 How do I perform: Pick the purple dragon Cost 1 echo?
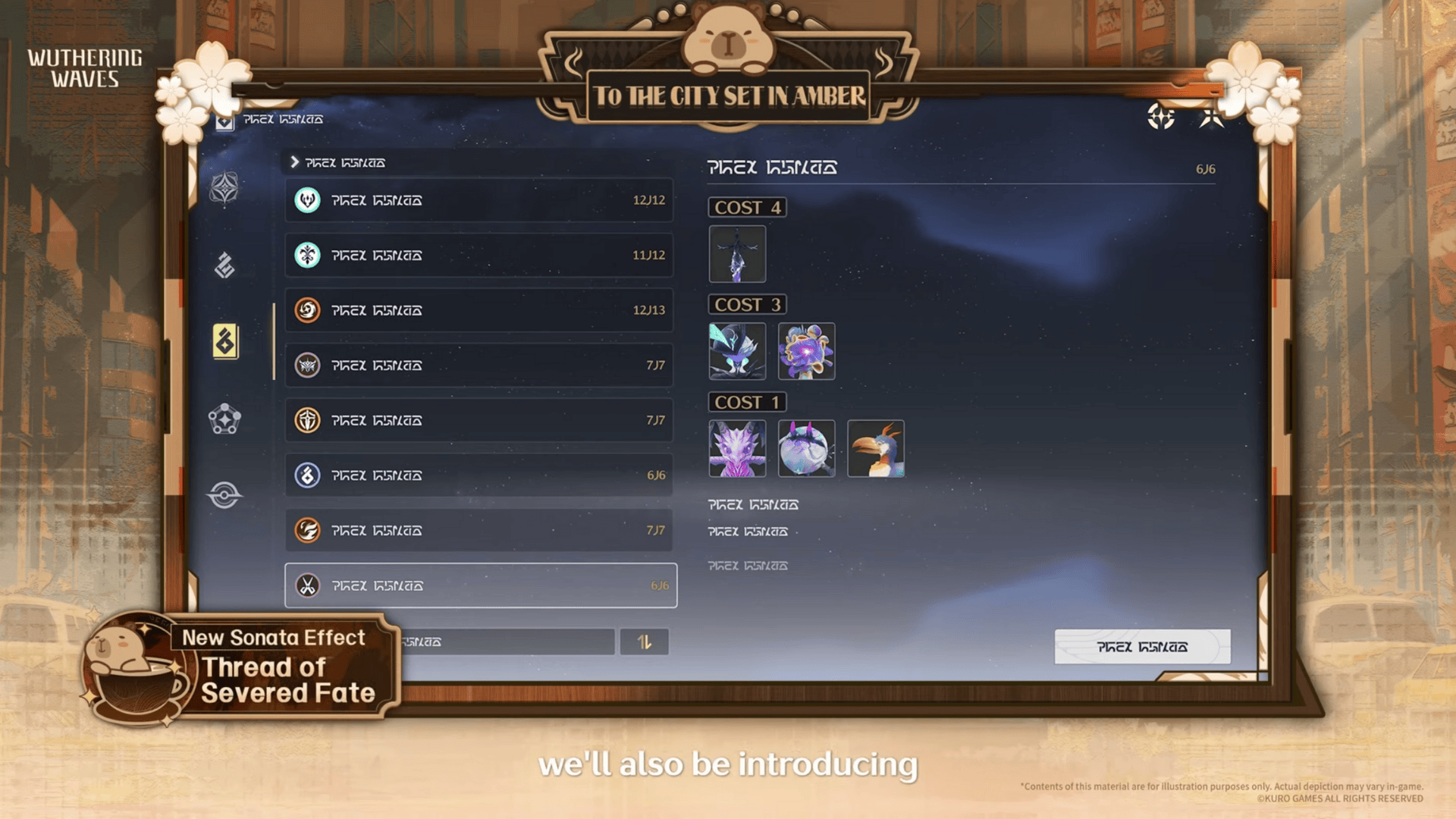point(737,448)
